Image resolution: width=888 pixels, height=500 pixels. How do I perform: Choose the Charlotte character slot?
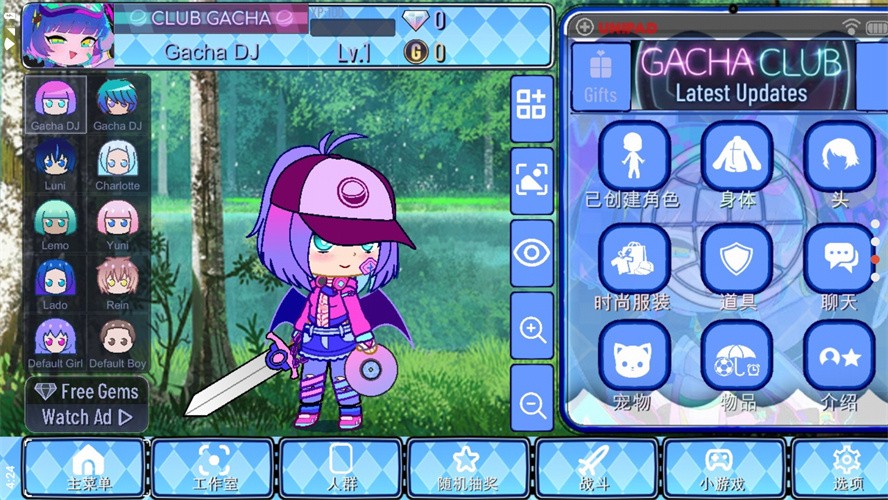117,163
